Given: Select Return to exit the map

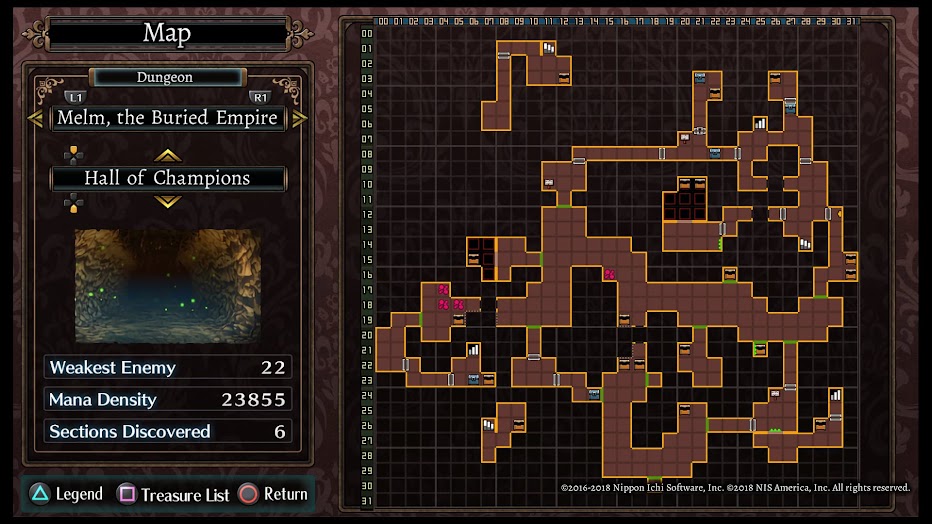Looking at the screenshot, I should (273, 494).
